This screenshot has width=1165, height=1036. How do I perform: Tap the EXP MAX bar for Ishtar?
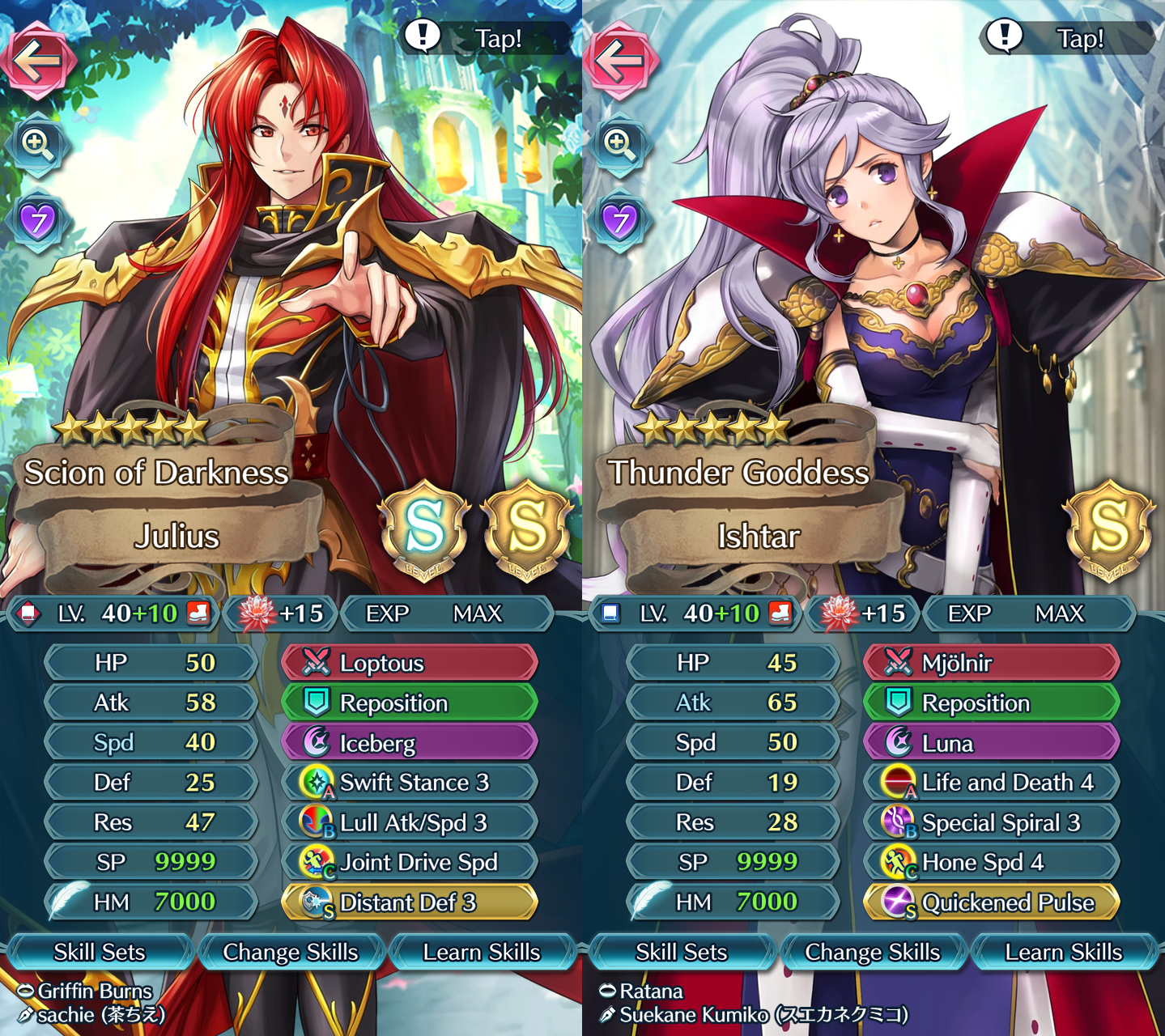point(1030,614)
